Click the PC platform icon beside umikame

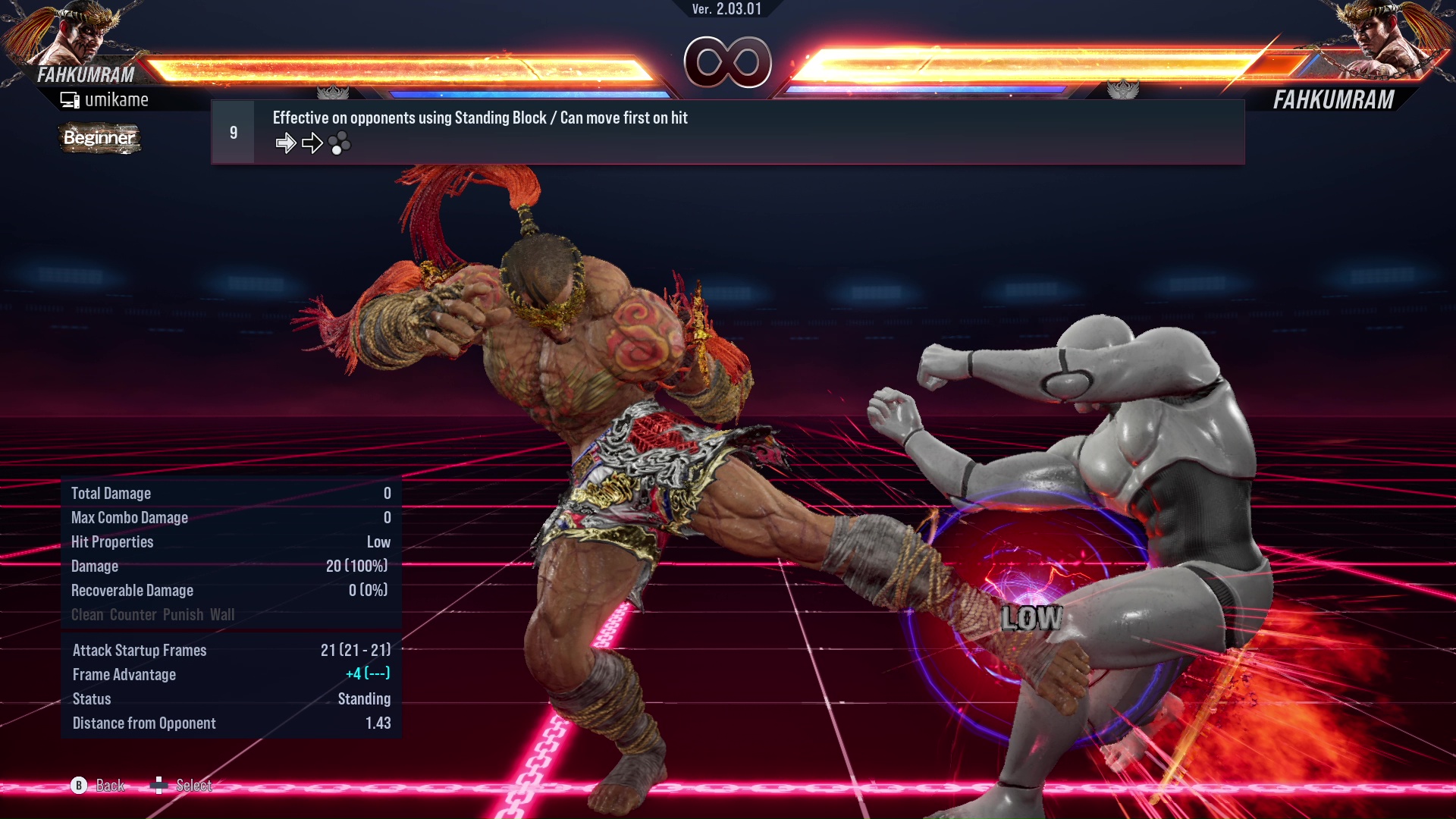70,99
